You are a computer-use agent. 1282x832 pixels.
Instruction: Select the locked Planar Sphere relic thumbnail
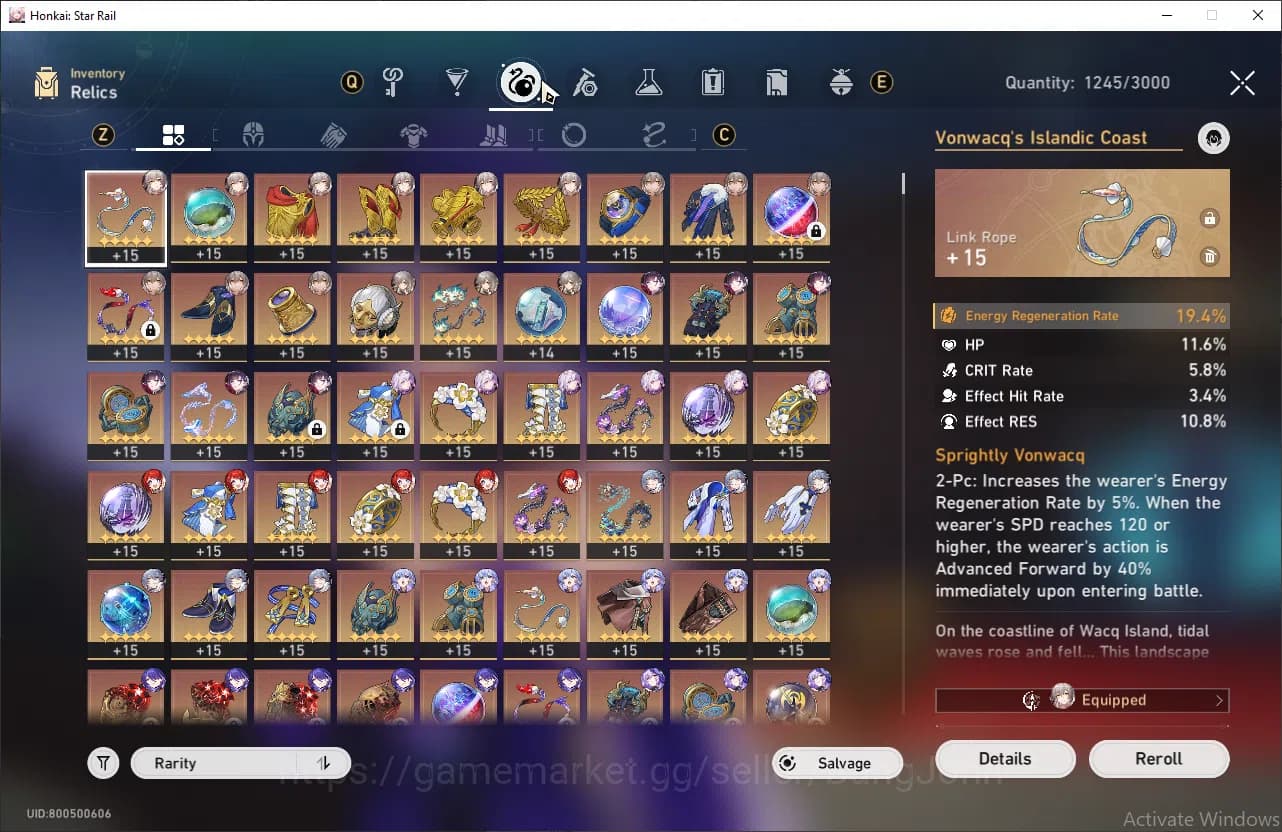point(791,213)
